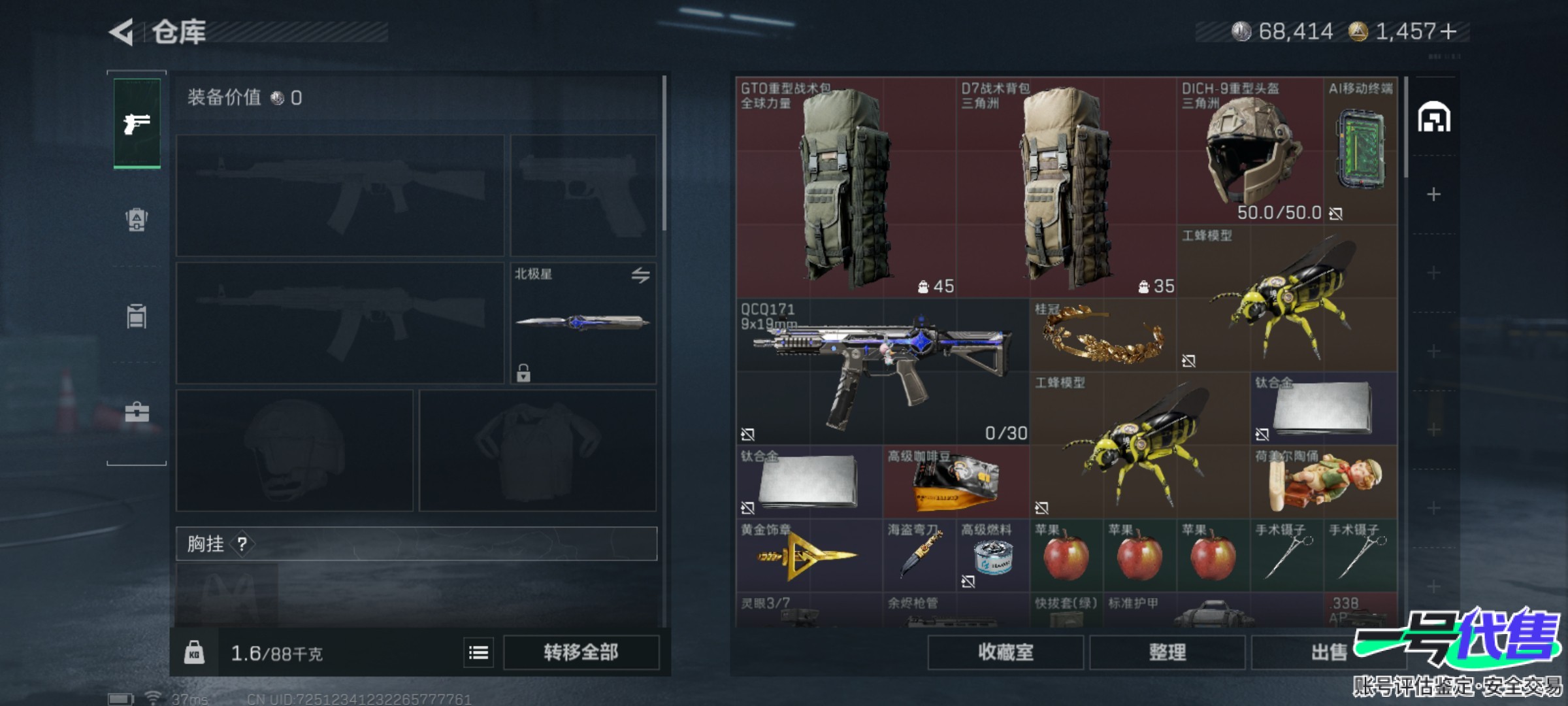This screenshot has width=1568, height=706.
Task: Switch to the briefcase tab
Action: pyautogui.click(x=137, y=412)
